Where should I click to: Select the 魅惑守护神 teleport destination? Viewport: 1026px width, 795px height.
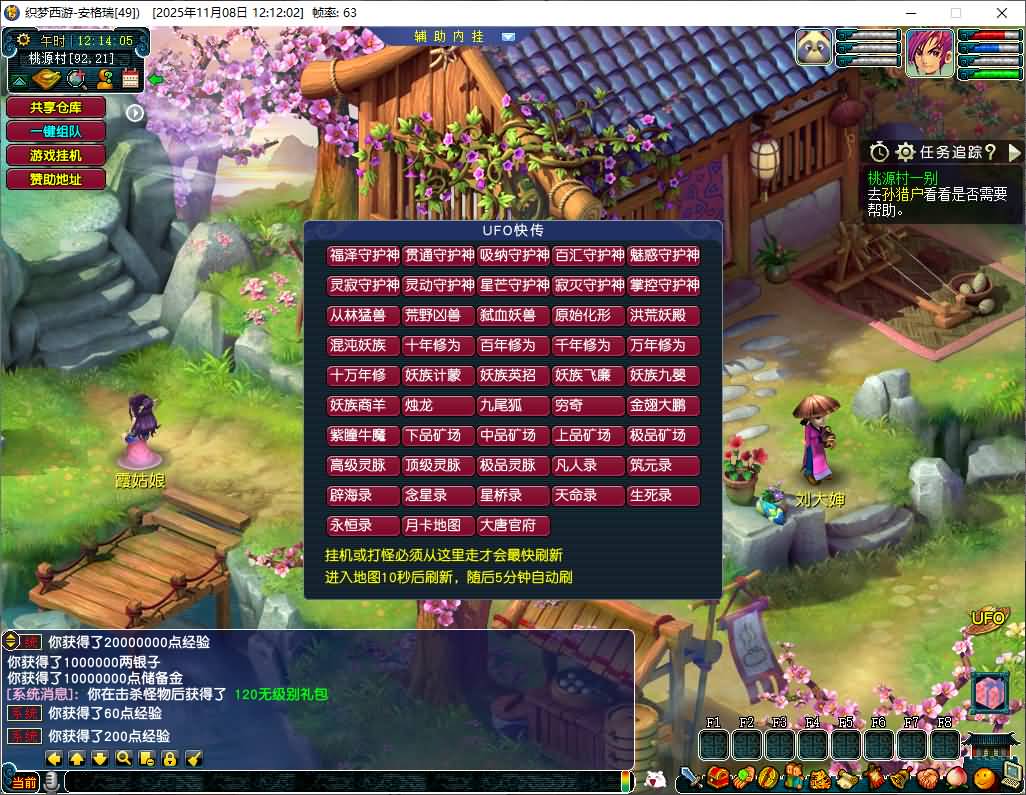[664, 255]
